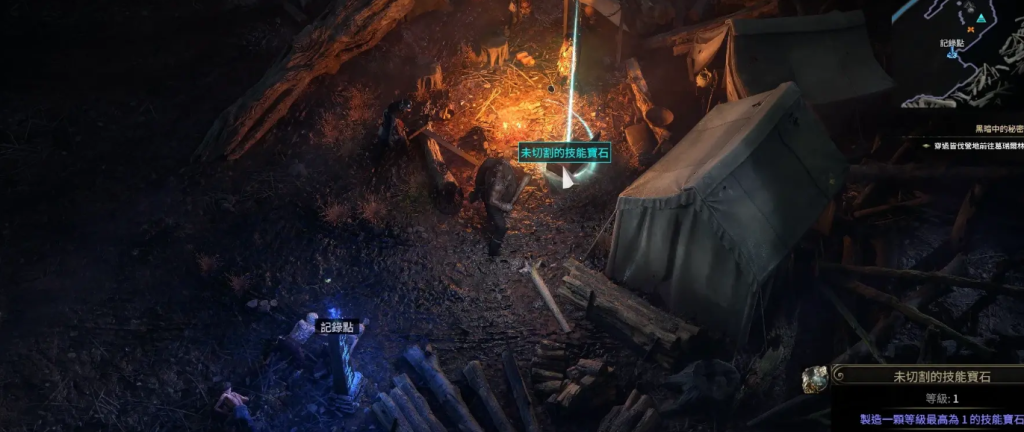
Task: Select the uncut skill gem icon beside the tooltip
Action: tap(815, 379)
